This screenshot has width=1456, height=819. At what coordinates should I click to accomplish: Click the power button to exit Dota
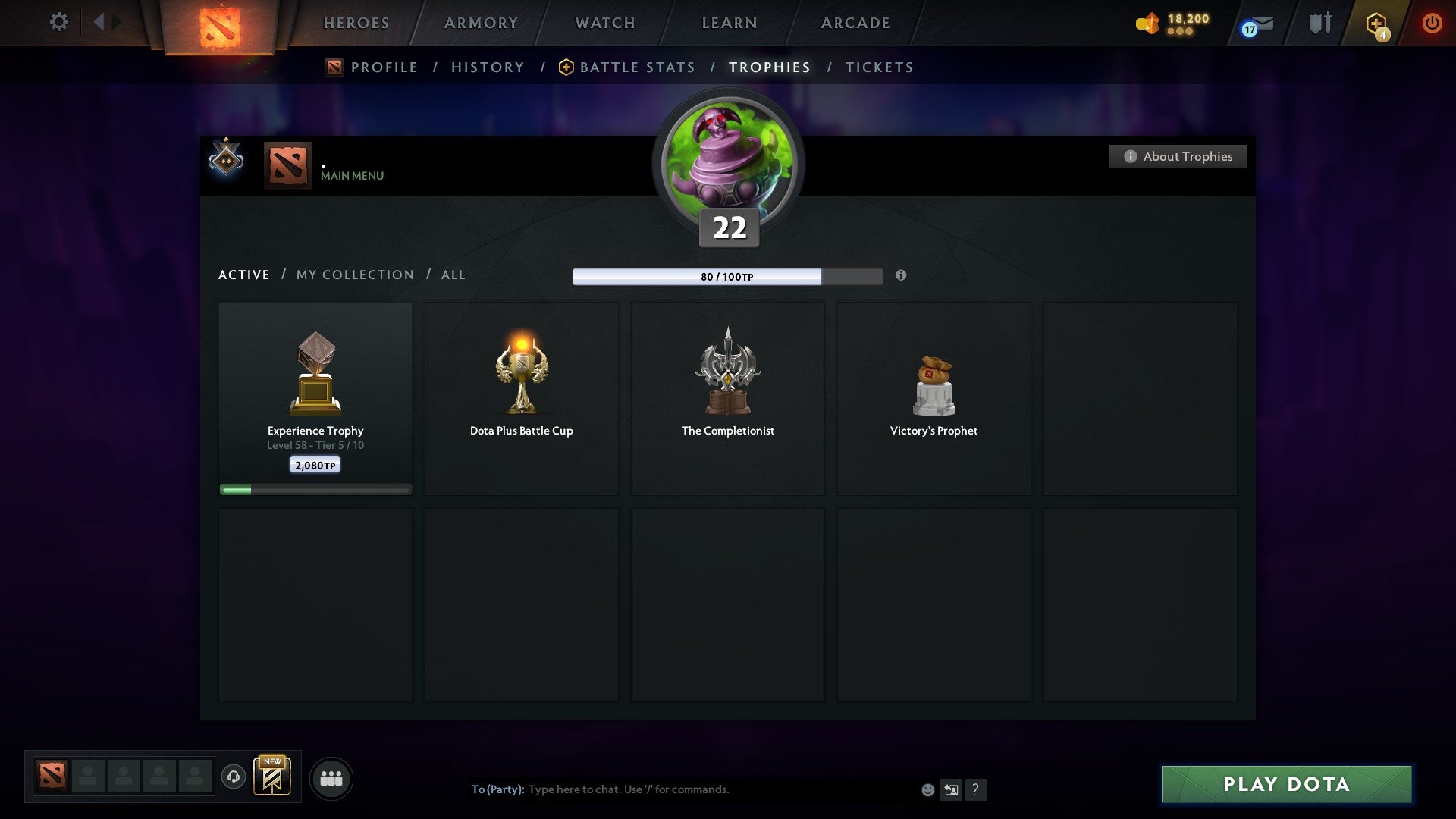pos(1432,23)
